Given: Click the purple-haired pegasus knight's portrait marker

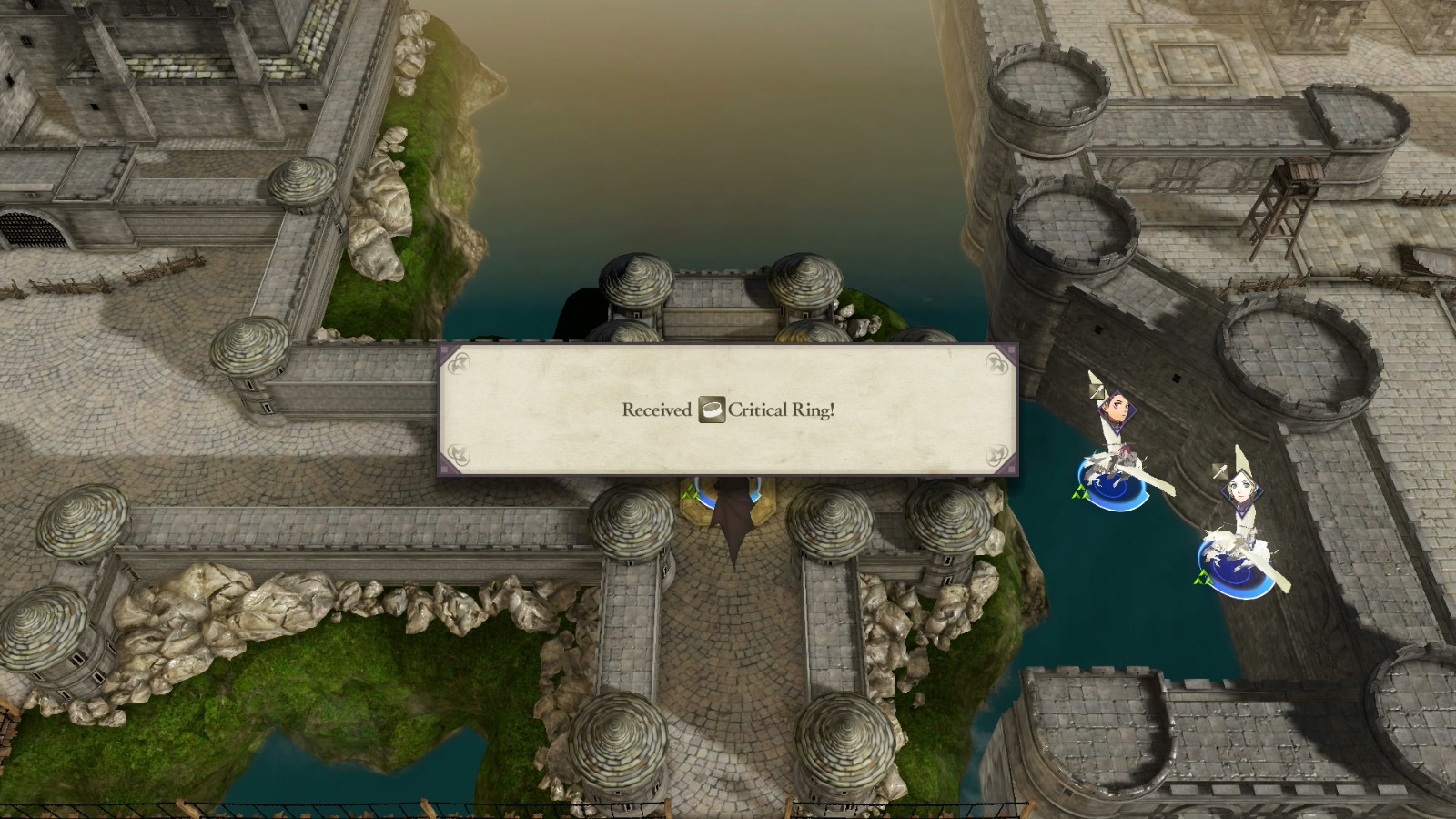Looking at the screenshot, I should tap(1117, 411).
